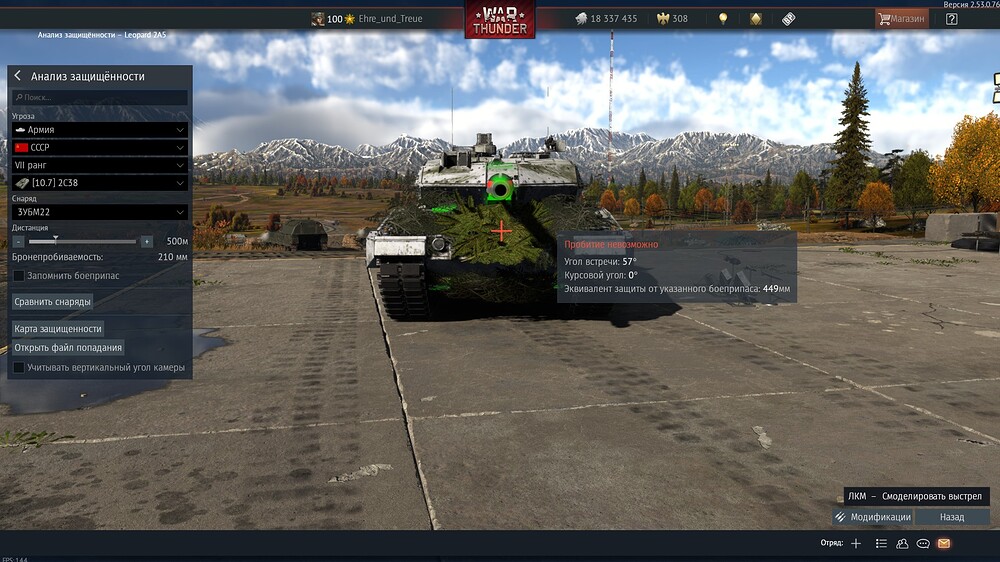Open the Модификации panel
The image size is (1000, 562).
pyautogui.click(x=872, y=517)
